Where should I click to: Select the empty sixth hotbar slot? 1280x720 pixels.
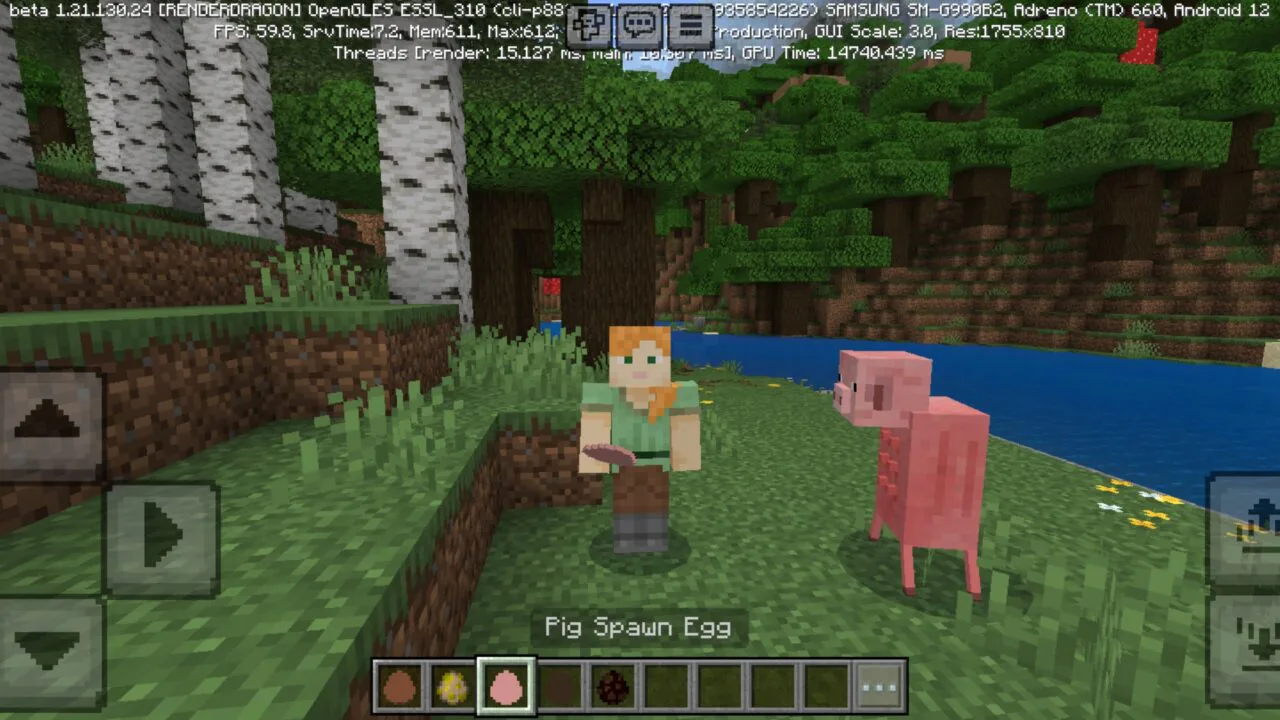(x=665, y=685)
